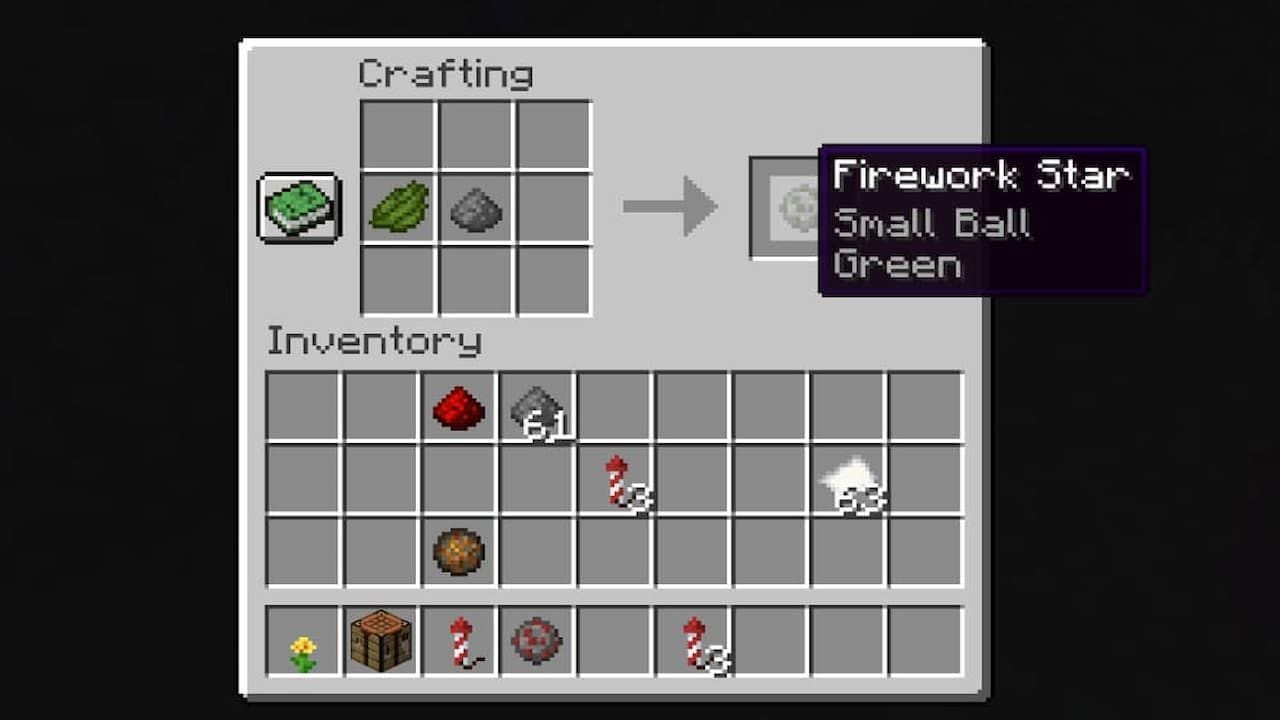
Task: Pick up the fire charge item
Action: coord(459,549)
